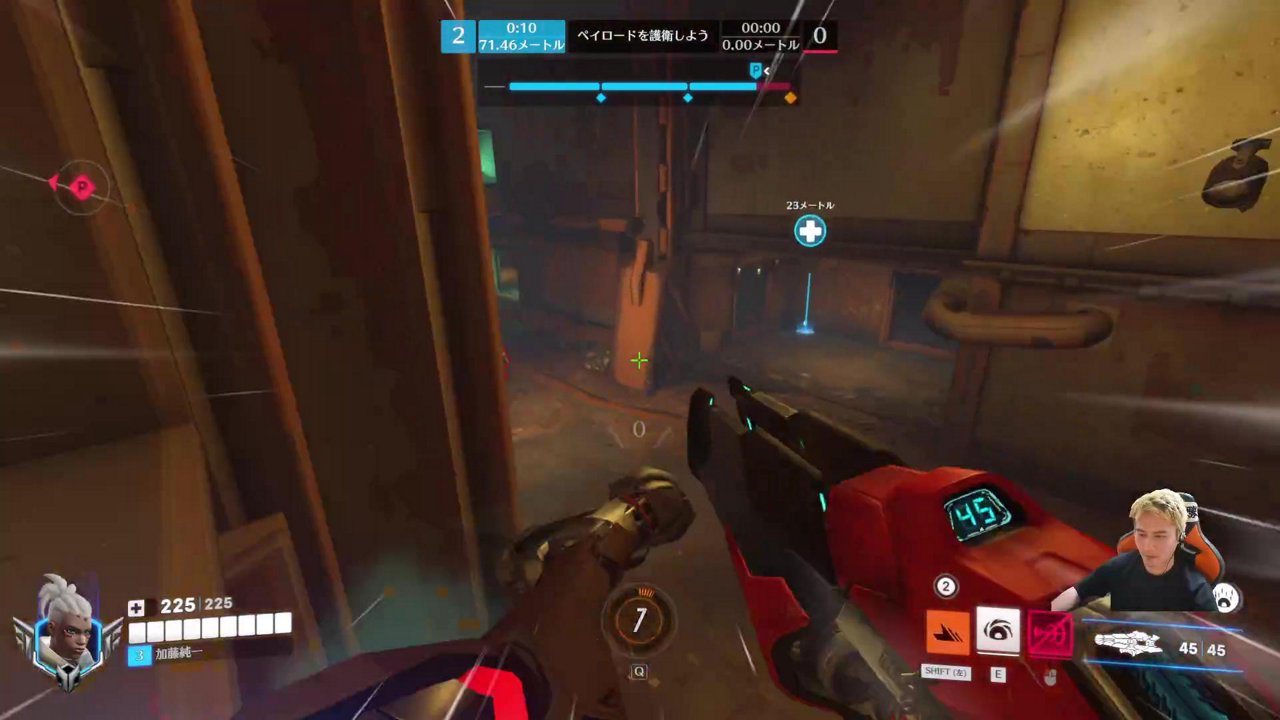Select the red disabled railgun secondary-fire icon
Screen dimensions: 1280x720
pos(1049,634)
